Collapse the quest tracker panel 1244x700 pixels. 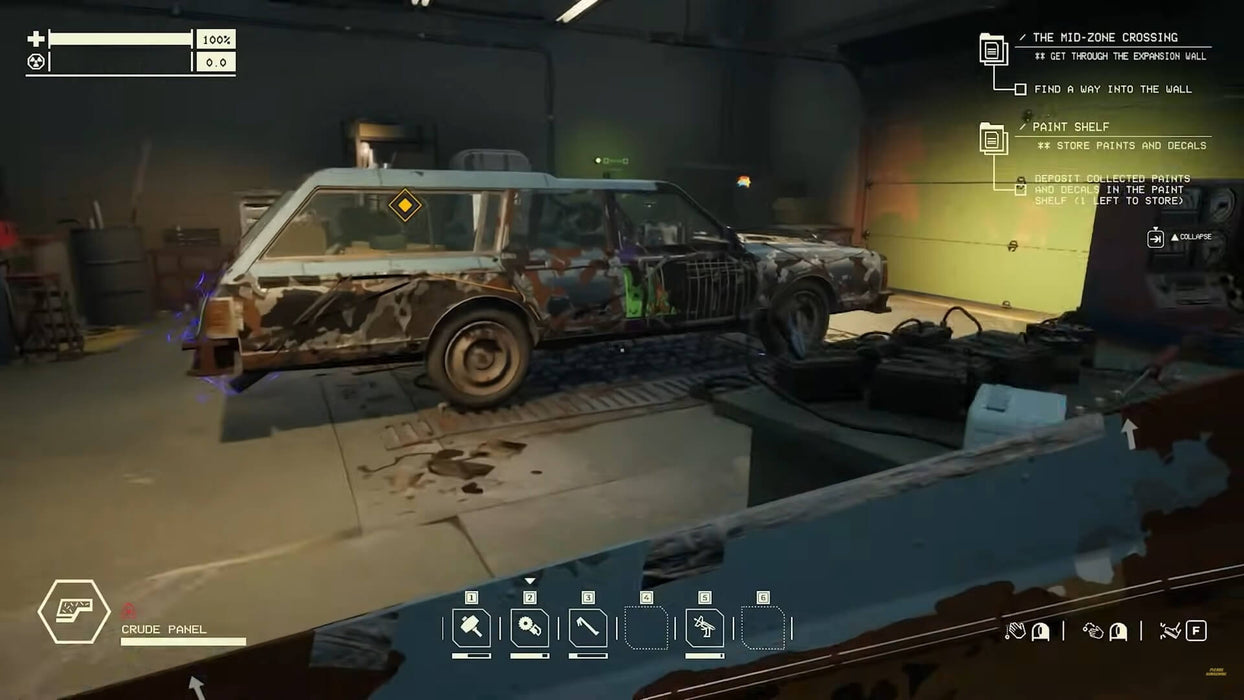(x=1156, y=238)
